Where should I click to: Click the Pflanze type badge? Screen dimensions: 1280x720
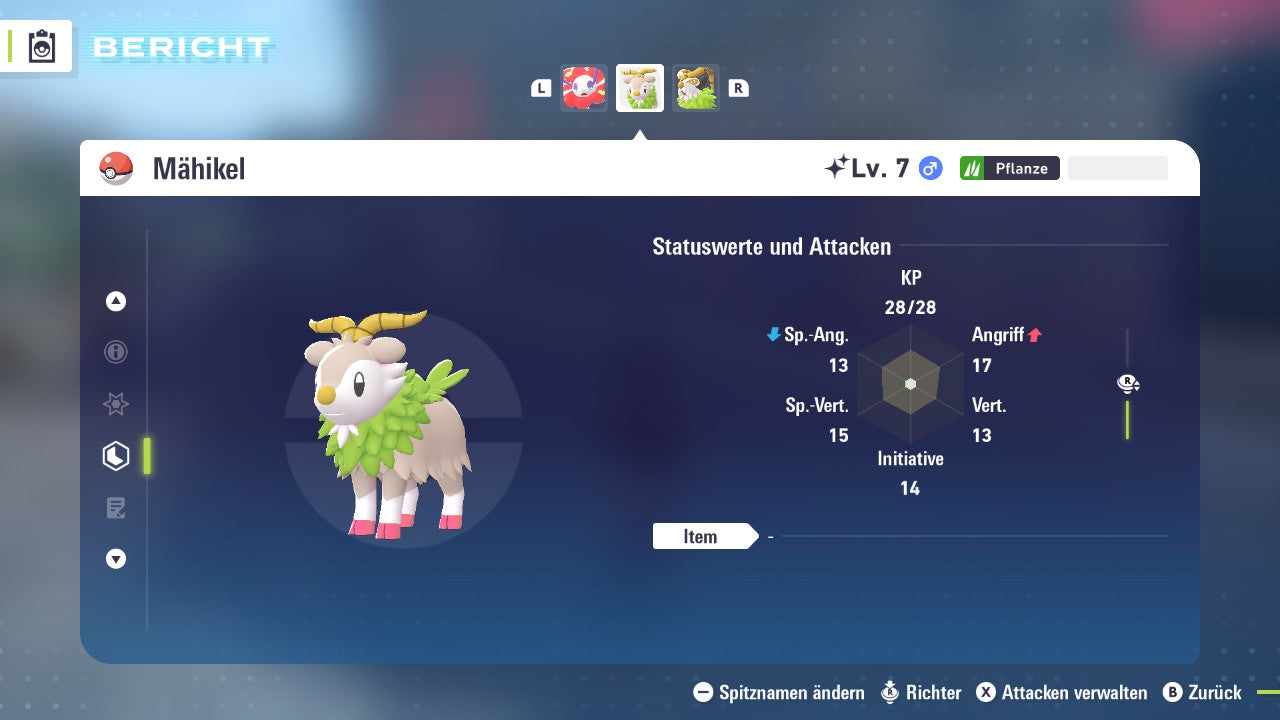[1009, 168]
